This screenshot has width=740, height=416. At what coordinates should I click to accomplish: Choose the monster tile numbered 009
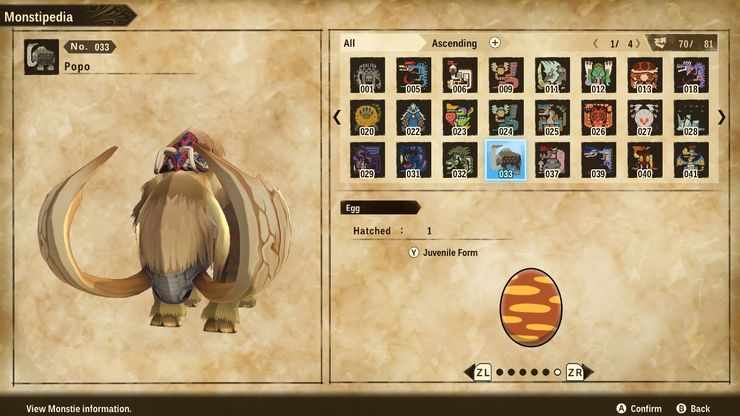(506, 75)
